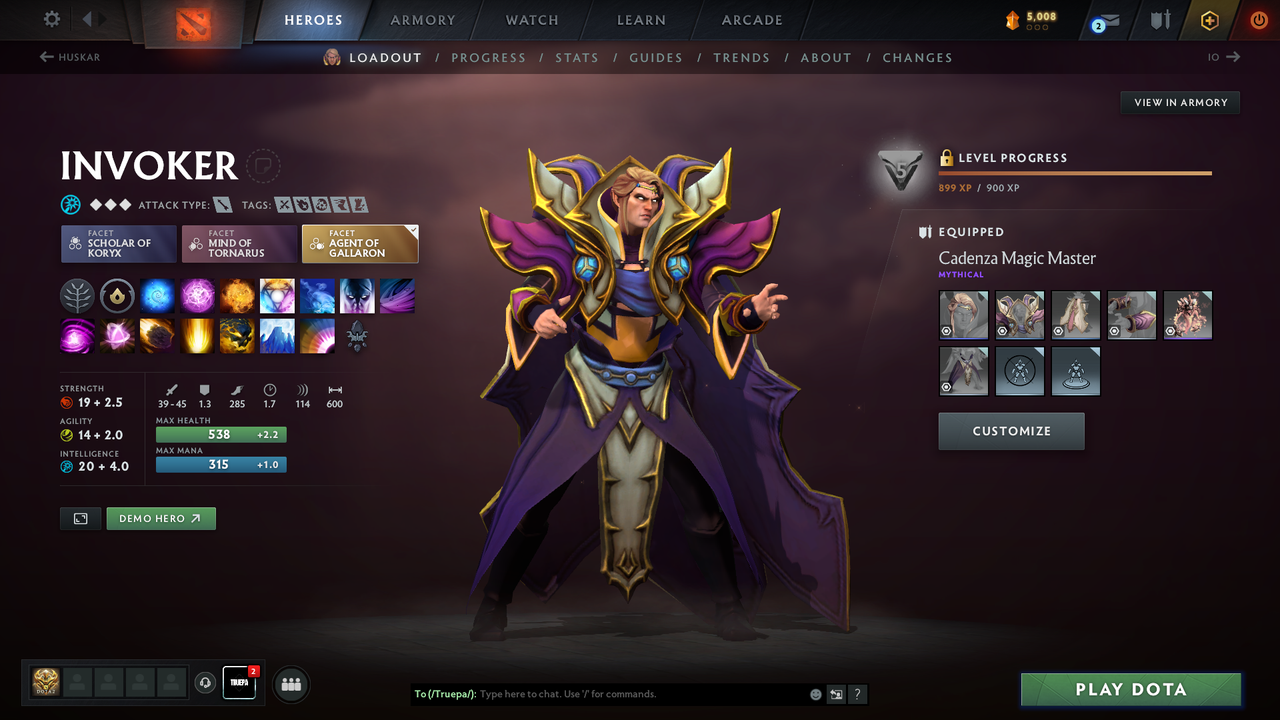Select the Mind of Tornarus facet
This screenshot has width=1280, height=720.
point(239,243)
